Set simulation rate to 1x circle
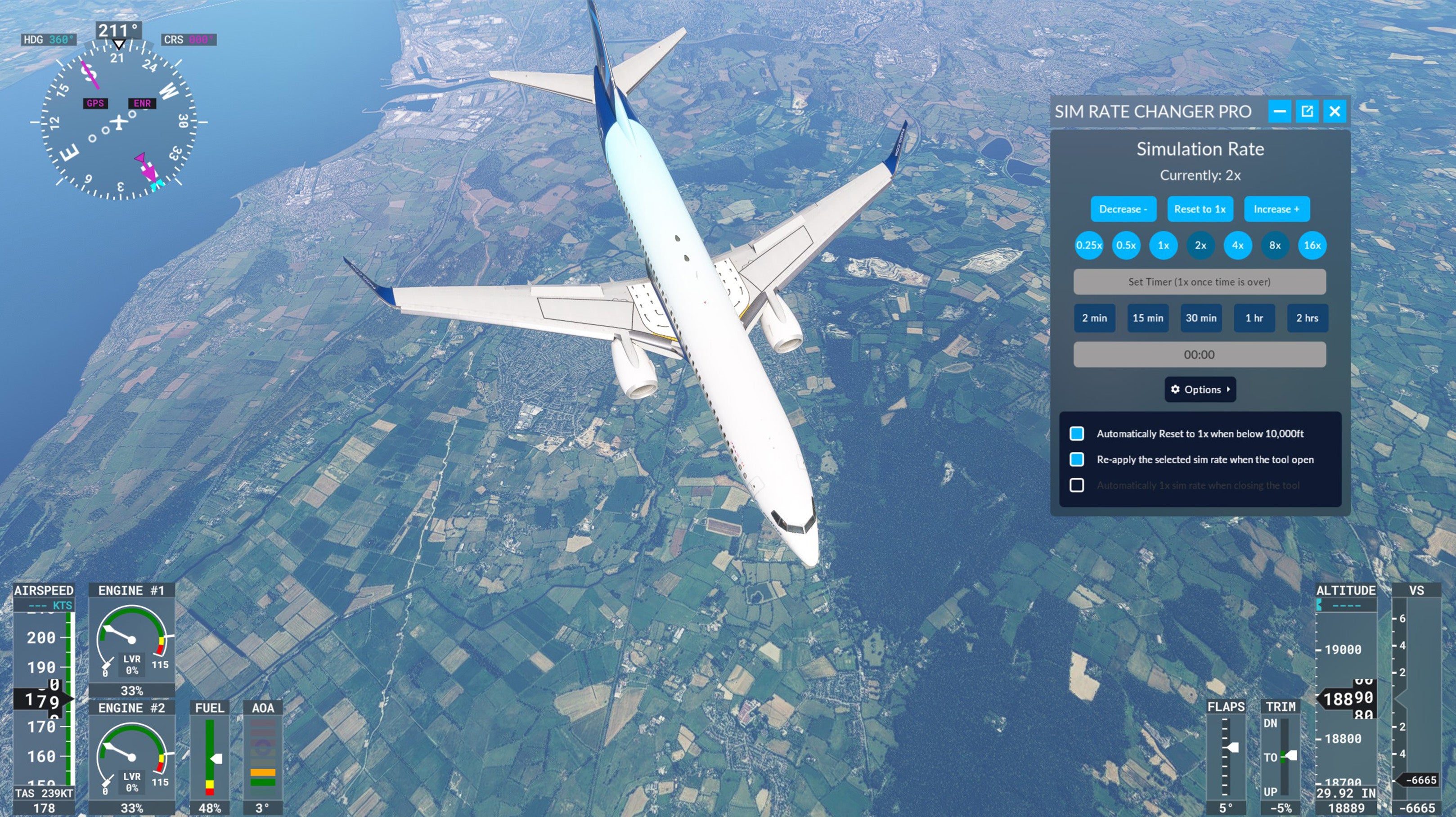 (1163, 245)
